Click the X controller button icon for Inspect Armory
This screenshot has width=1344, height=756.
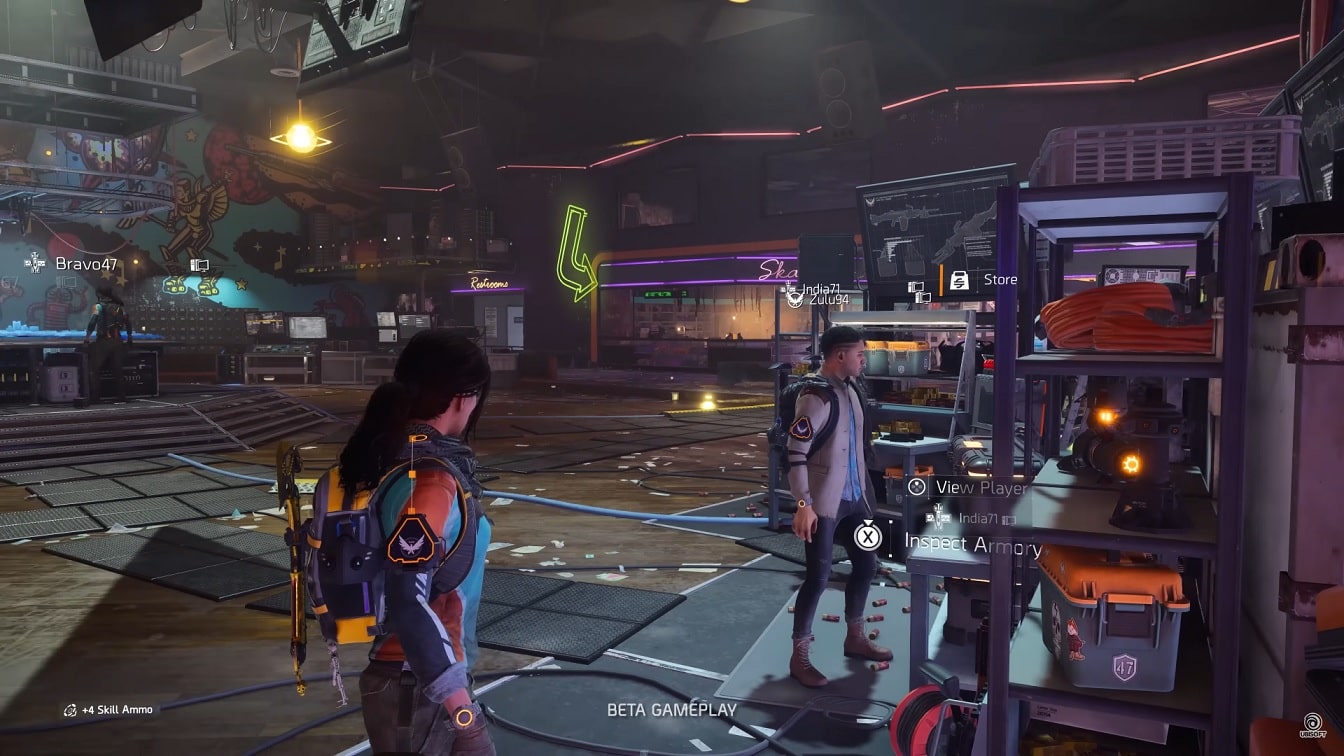(867, 537)
